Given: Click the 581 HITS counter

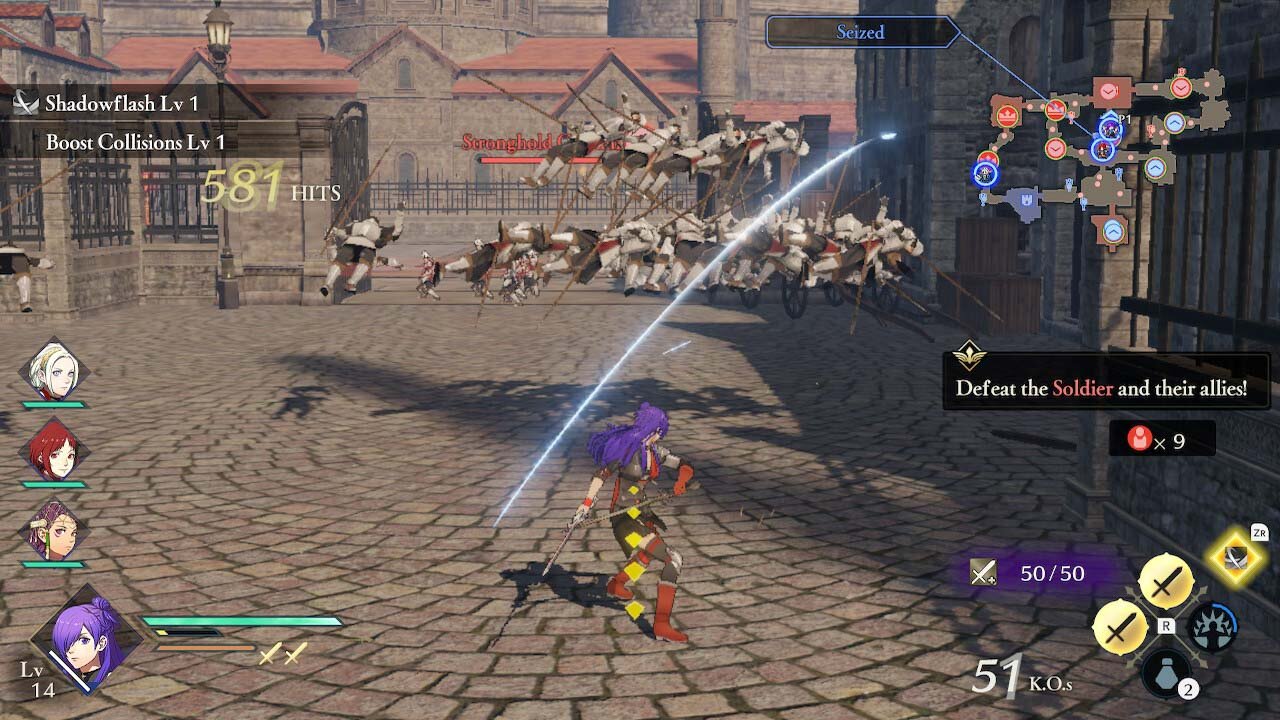Looking at the screenshot, I should pos(245,184).
